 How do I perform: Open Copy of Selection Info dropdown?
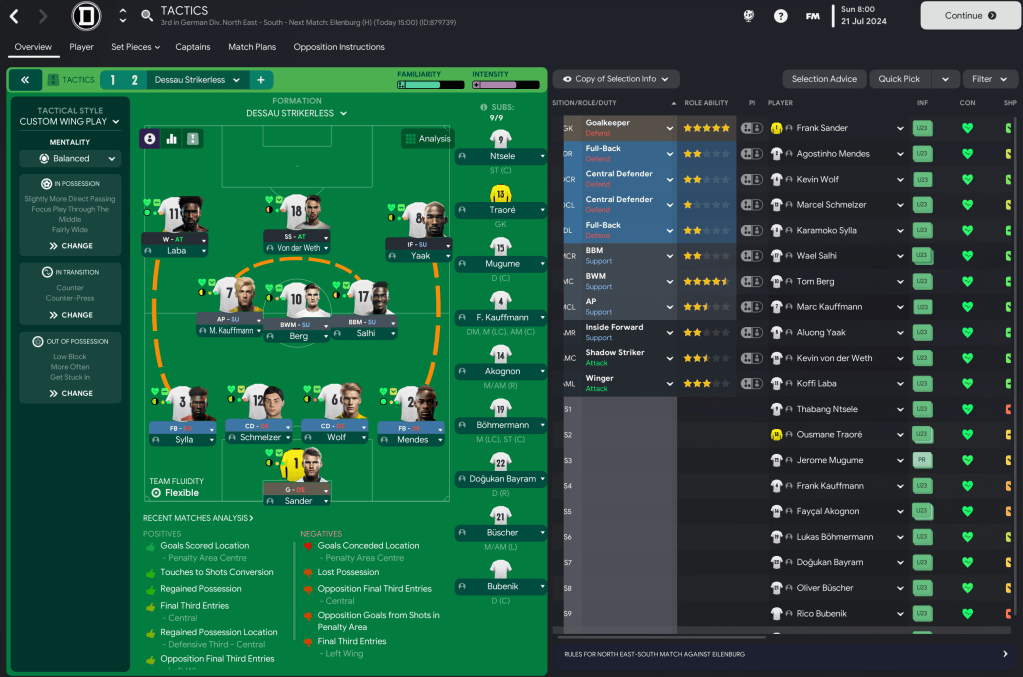[x=616, y=79]
